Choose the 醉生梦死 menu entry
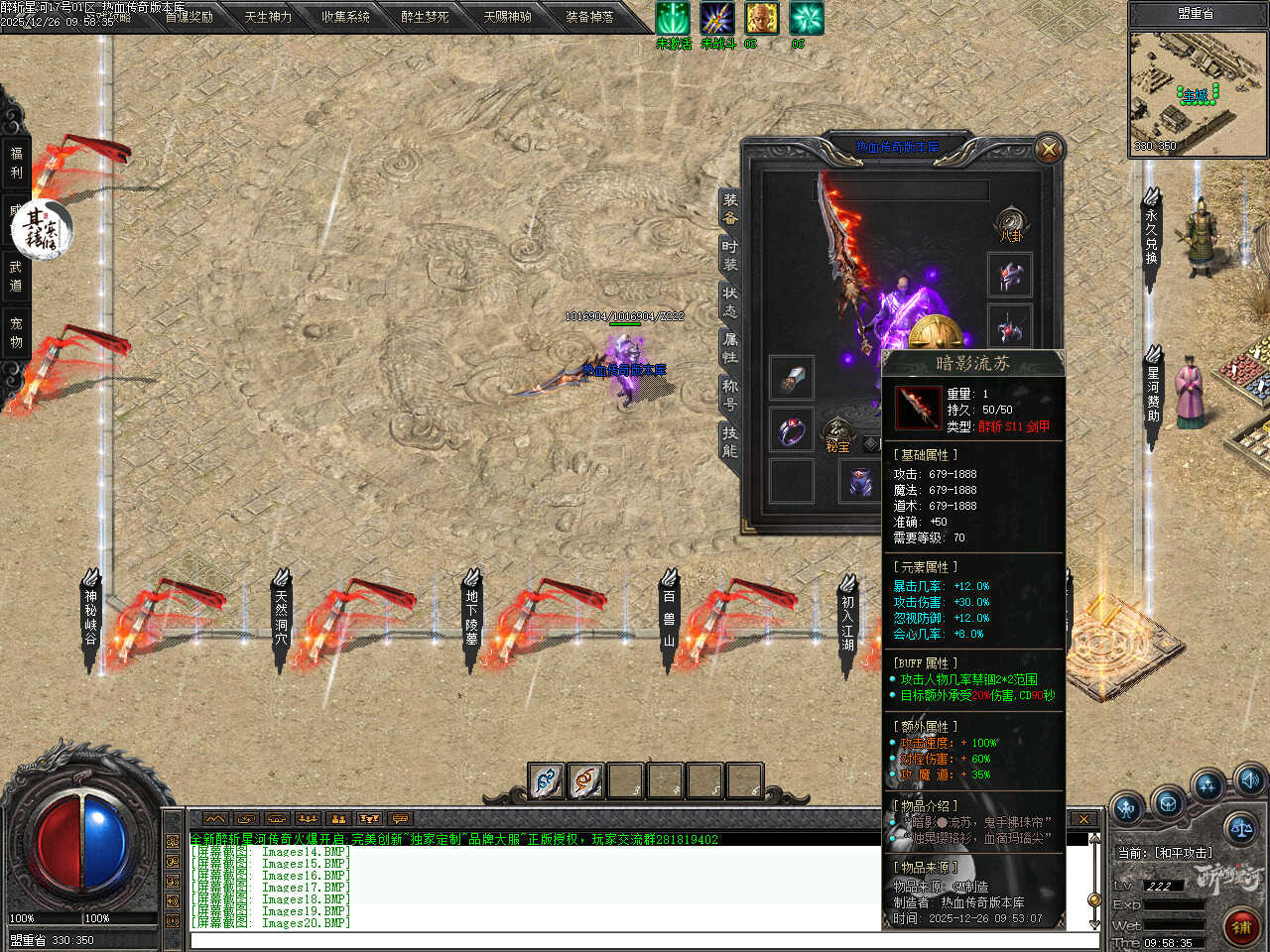 tap(425, 17)
